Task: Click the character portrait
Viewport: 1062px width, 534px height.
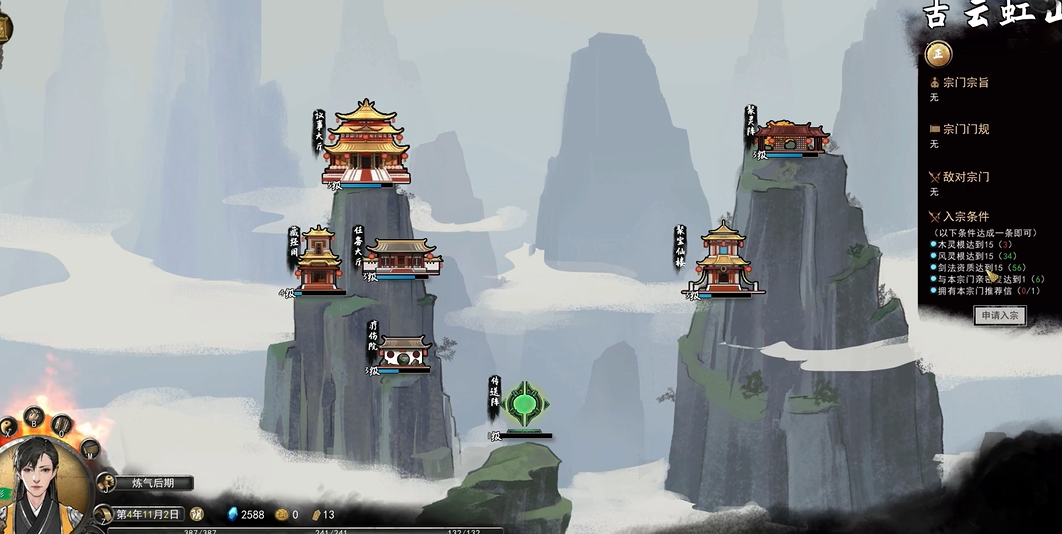Action: (45, 488)
